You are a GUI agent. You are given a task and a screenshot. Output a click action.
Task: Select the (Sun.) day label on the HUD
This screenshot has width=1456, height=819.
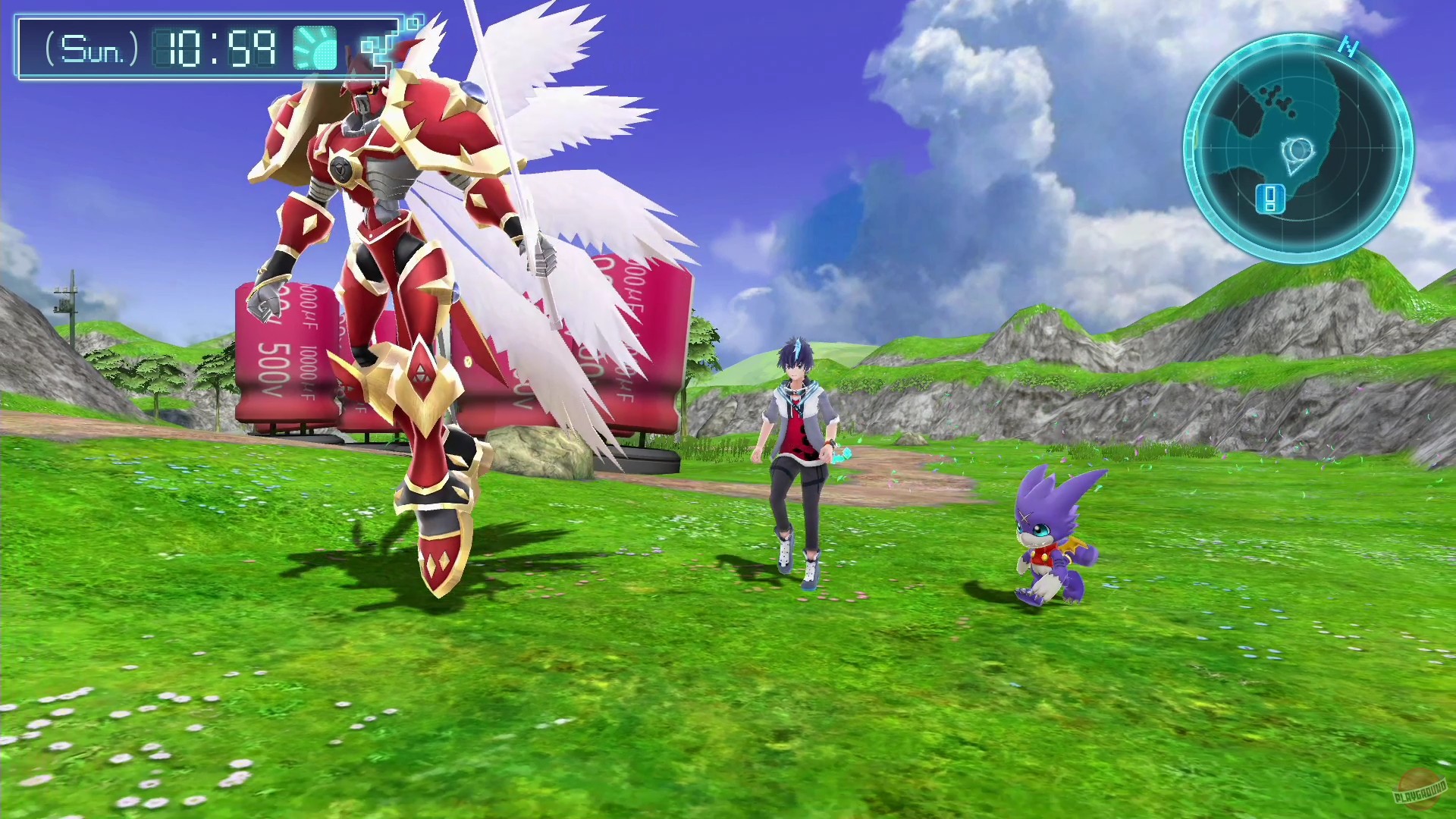pyautogui.click(x=91, y=51)
